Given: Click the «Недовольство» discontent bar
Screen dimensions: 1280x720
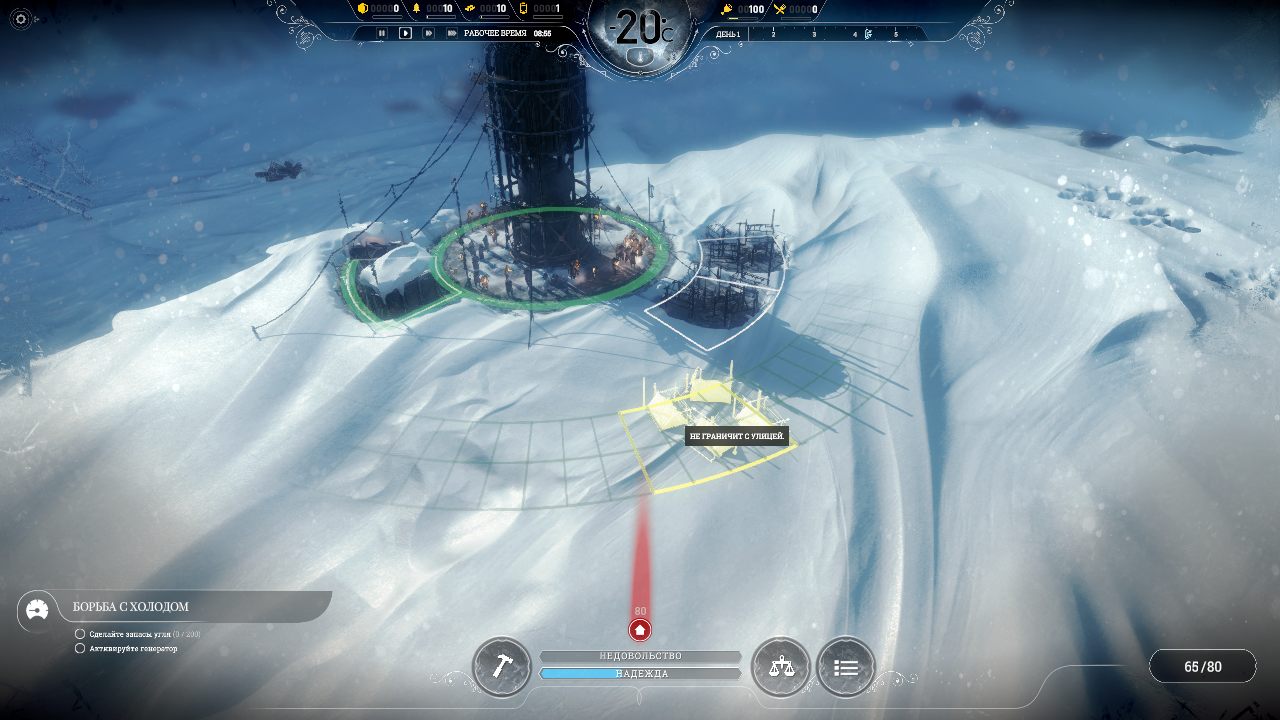Looking at the screenshot, I should pos(640,656).
